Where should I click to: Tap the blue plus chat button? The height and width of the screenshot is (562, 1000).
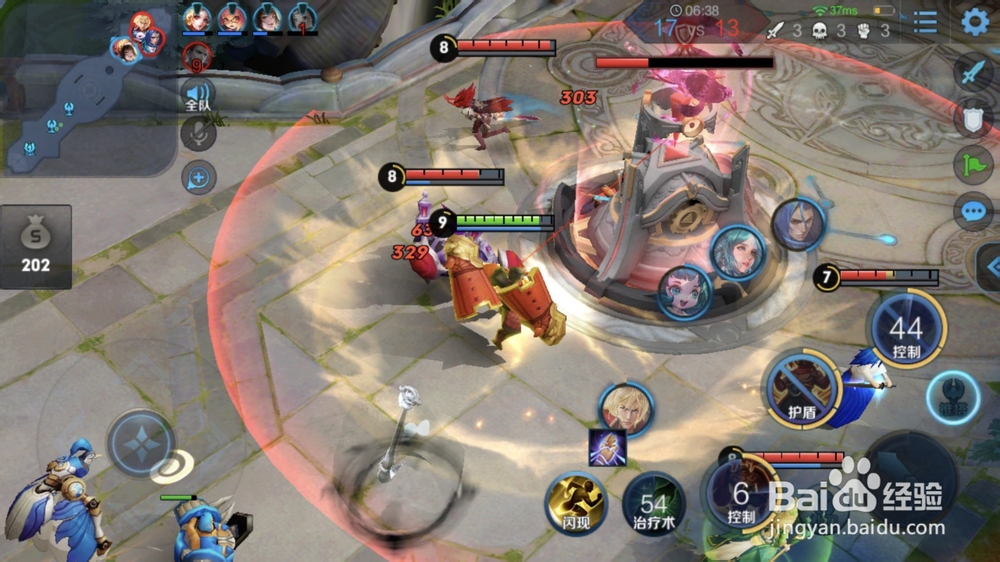click(x=198, y=178)
